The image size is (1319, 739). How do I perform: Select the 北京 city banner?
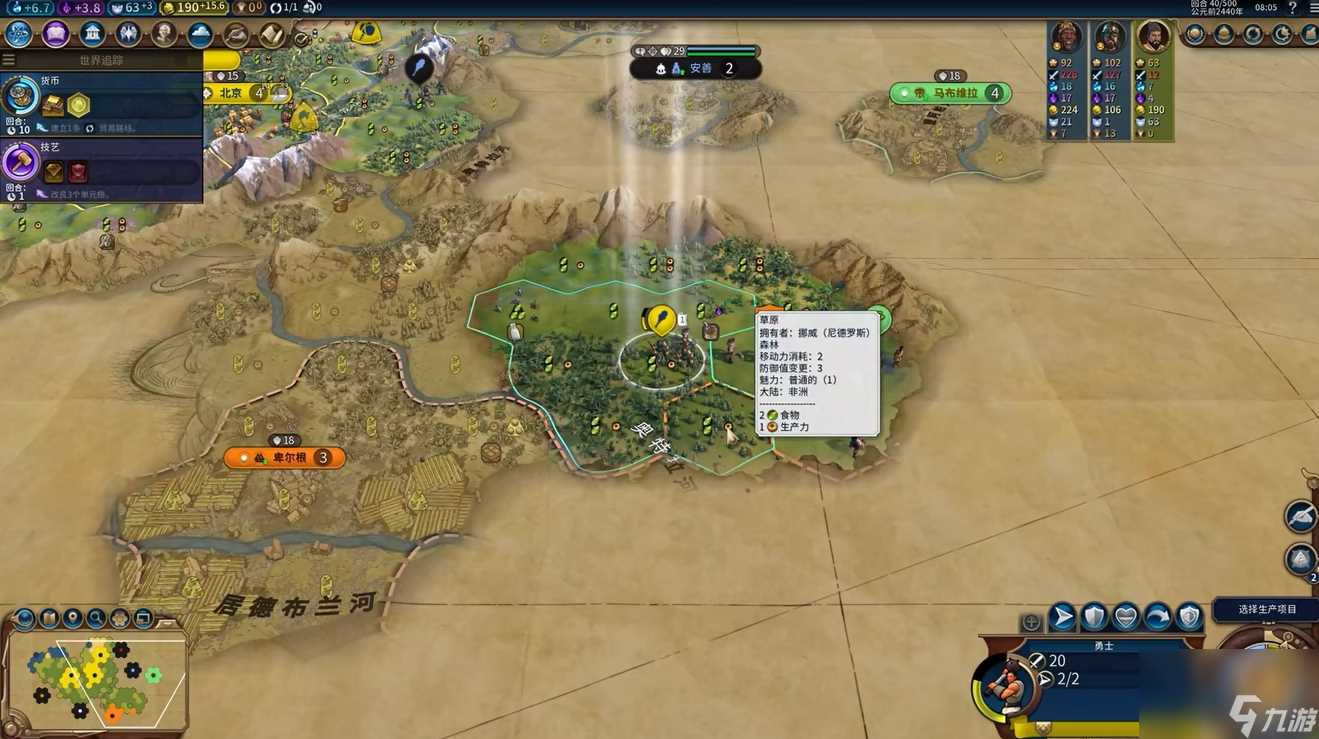(238, 93)
